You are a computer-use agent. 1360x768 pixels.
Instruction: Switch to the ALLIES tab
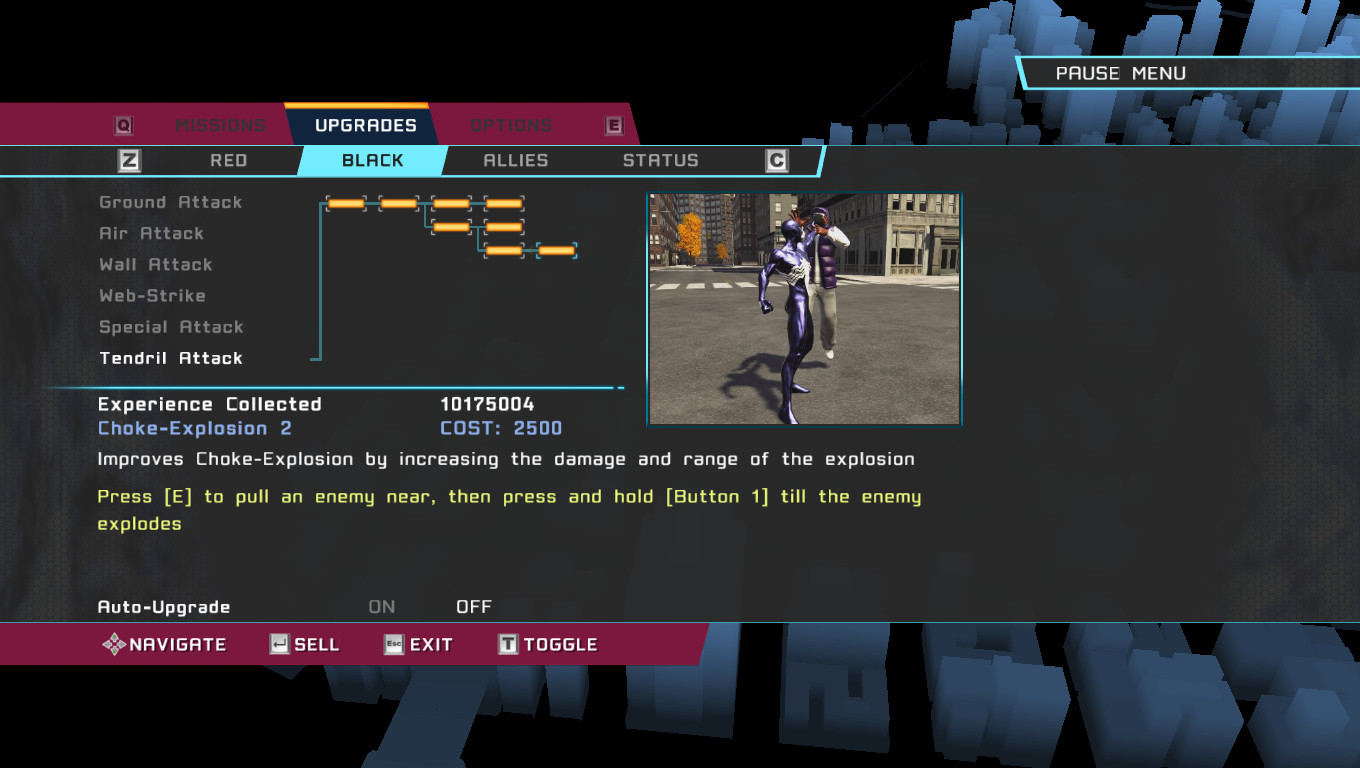[516, 160]
